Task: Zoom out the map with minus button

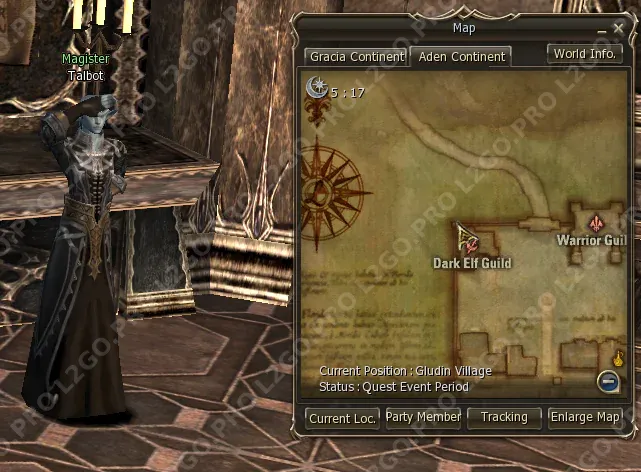Action: pyautogui.click(x=607, y=380)
